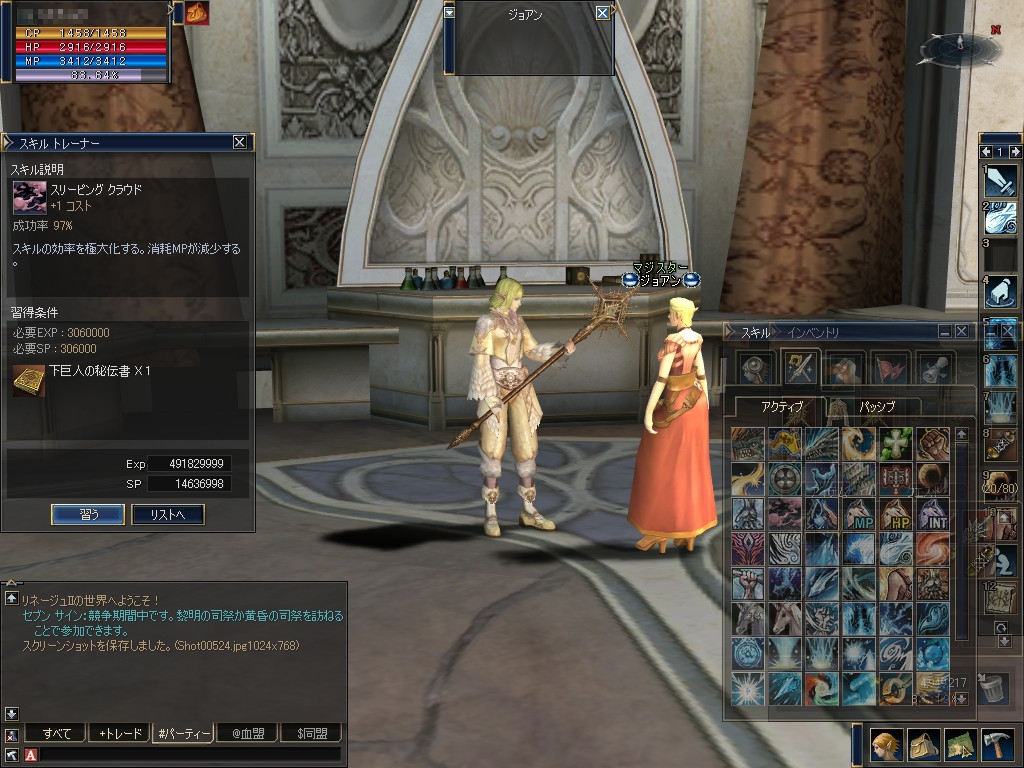This screenshot has height=768, width=1024.
Task: Close the ジョアン target window
Action: (602, 13)
